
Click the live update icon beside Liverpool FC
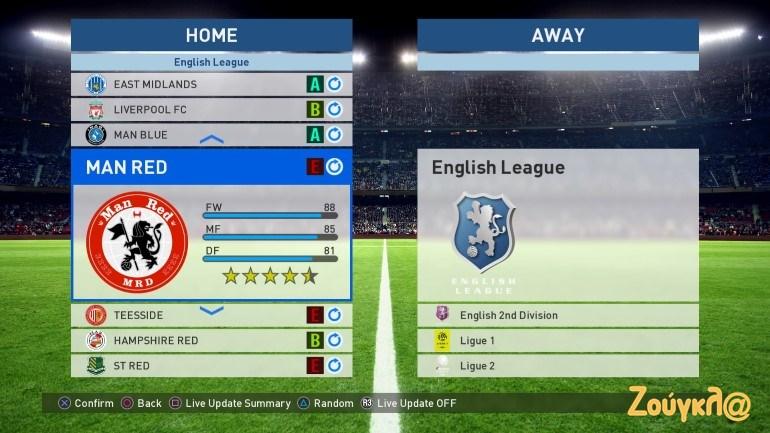click(335, 110)
